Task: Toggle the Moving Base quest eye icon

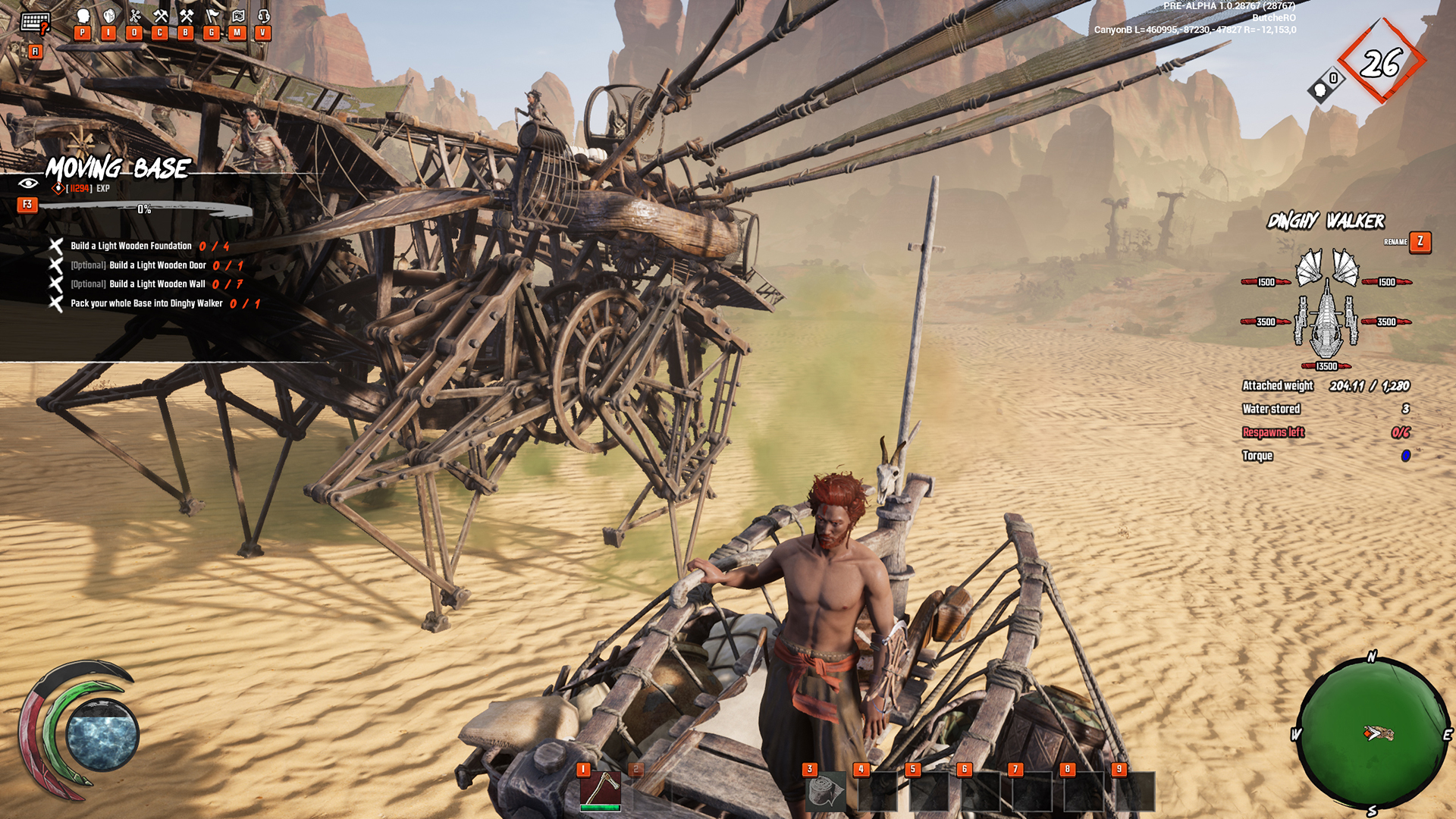Action: pos(28,184)
